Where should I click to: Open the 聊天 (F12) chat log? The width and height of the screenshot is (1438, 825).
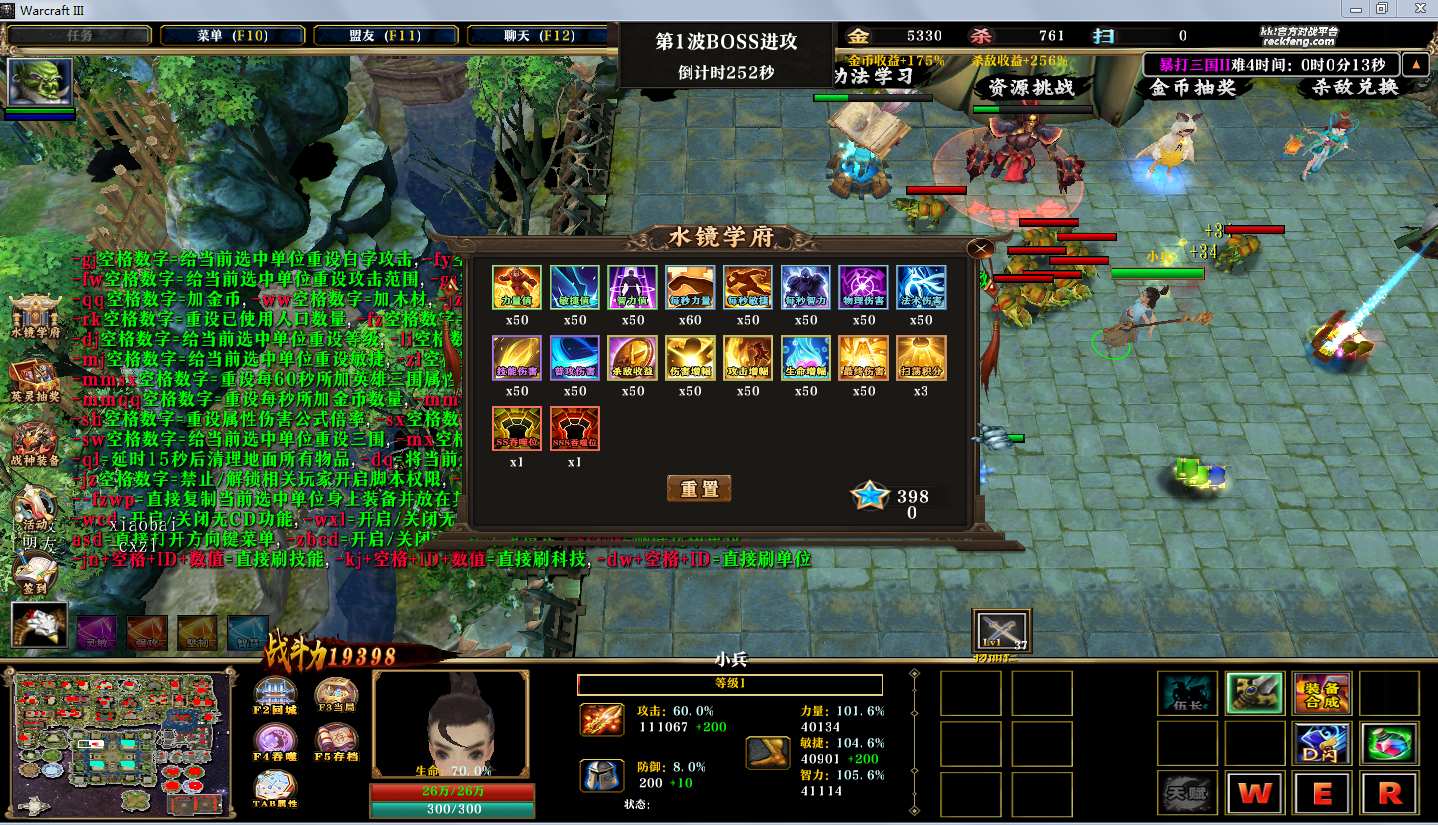[x=539, y=36]
